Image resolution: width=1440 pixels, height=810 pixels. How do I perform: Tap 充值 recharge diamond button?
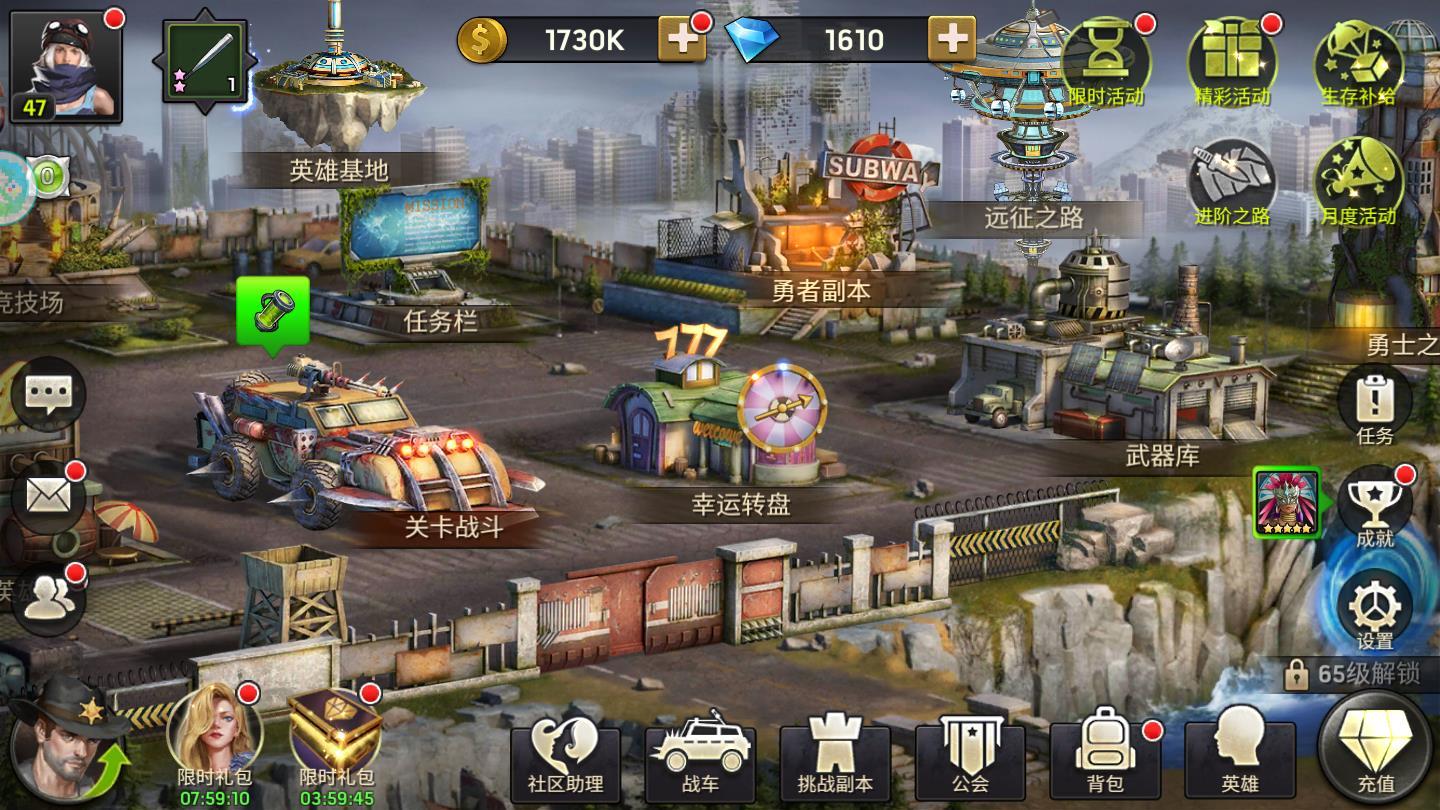tap(1376, 750)
